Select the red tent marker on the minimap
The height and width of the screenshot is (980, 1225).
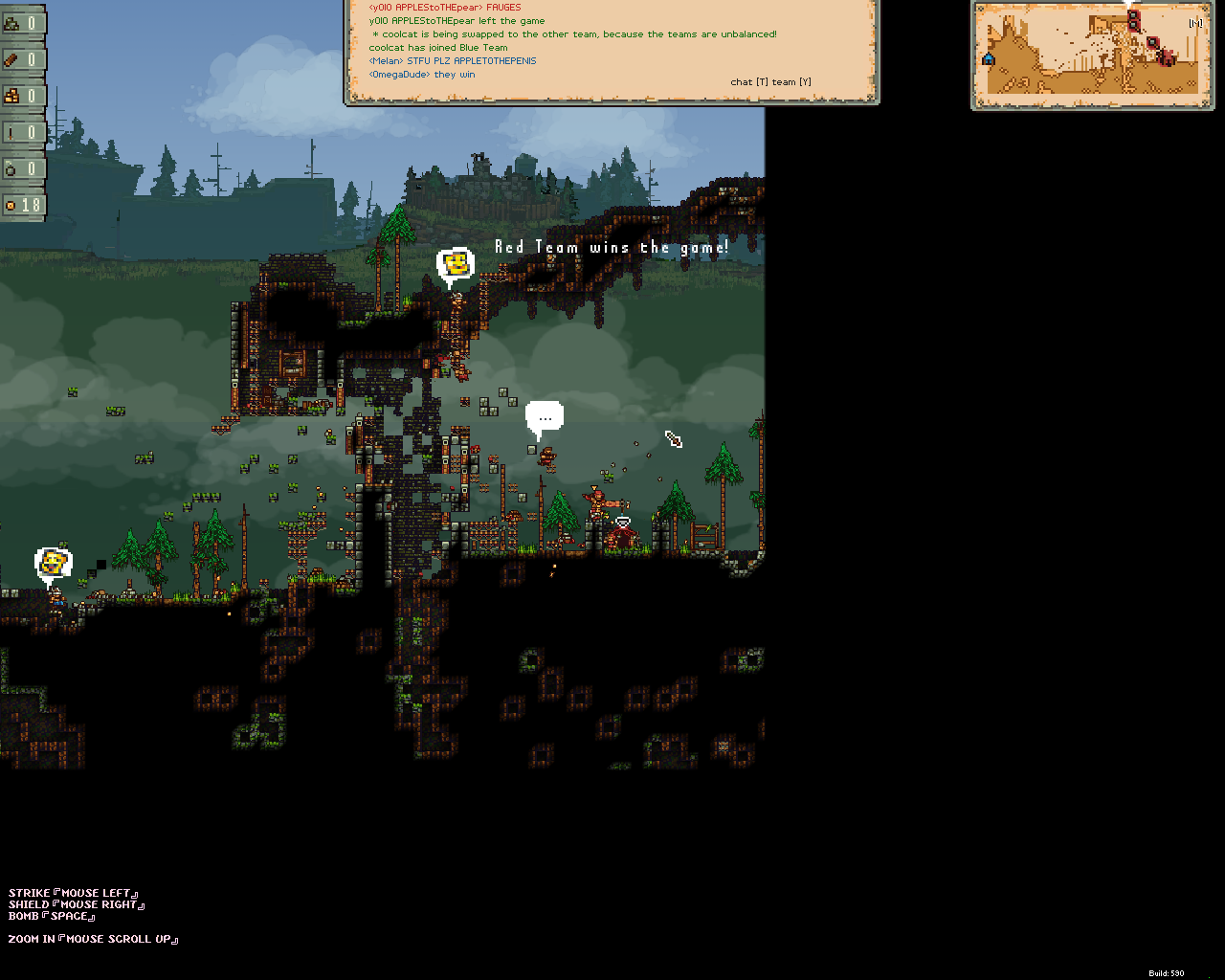[1167, 58]
